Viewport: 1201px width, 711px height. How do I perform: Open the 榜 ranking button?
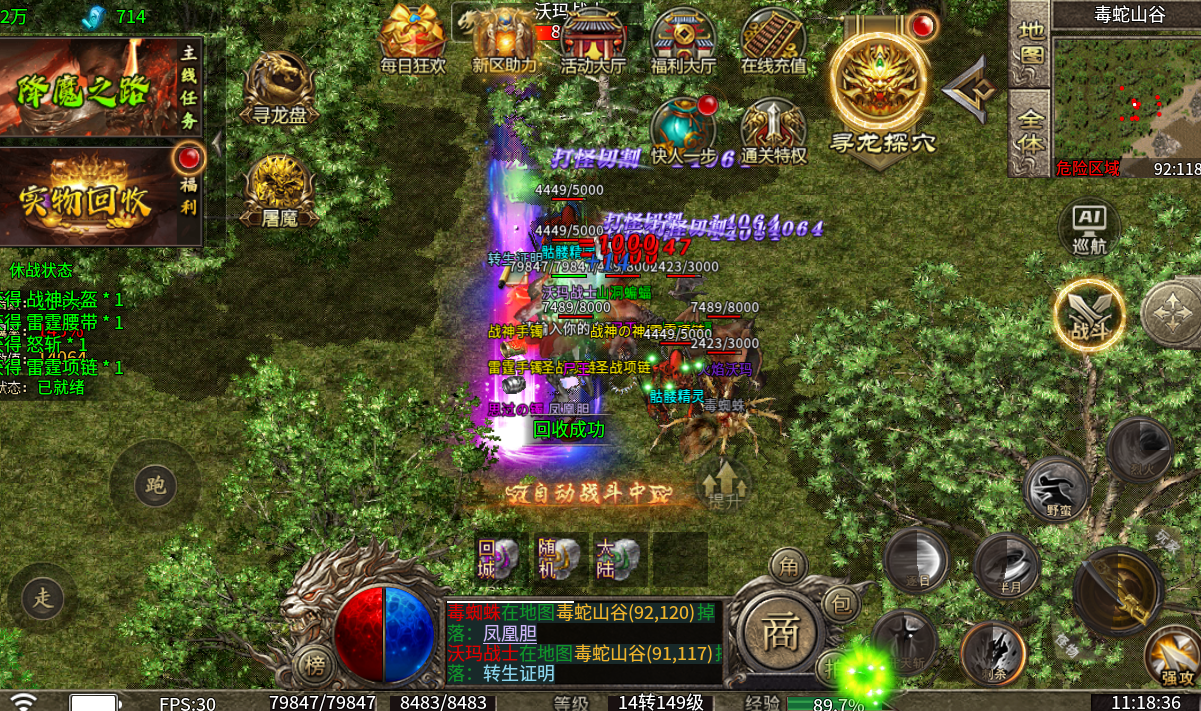point(315,665)
